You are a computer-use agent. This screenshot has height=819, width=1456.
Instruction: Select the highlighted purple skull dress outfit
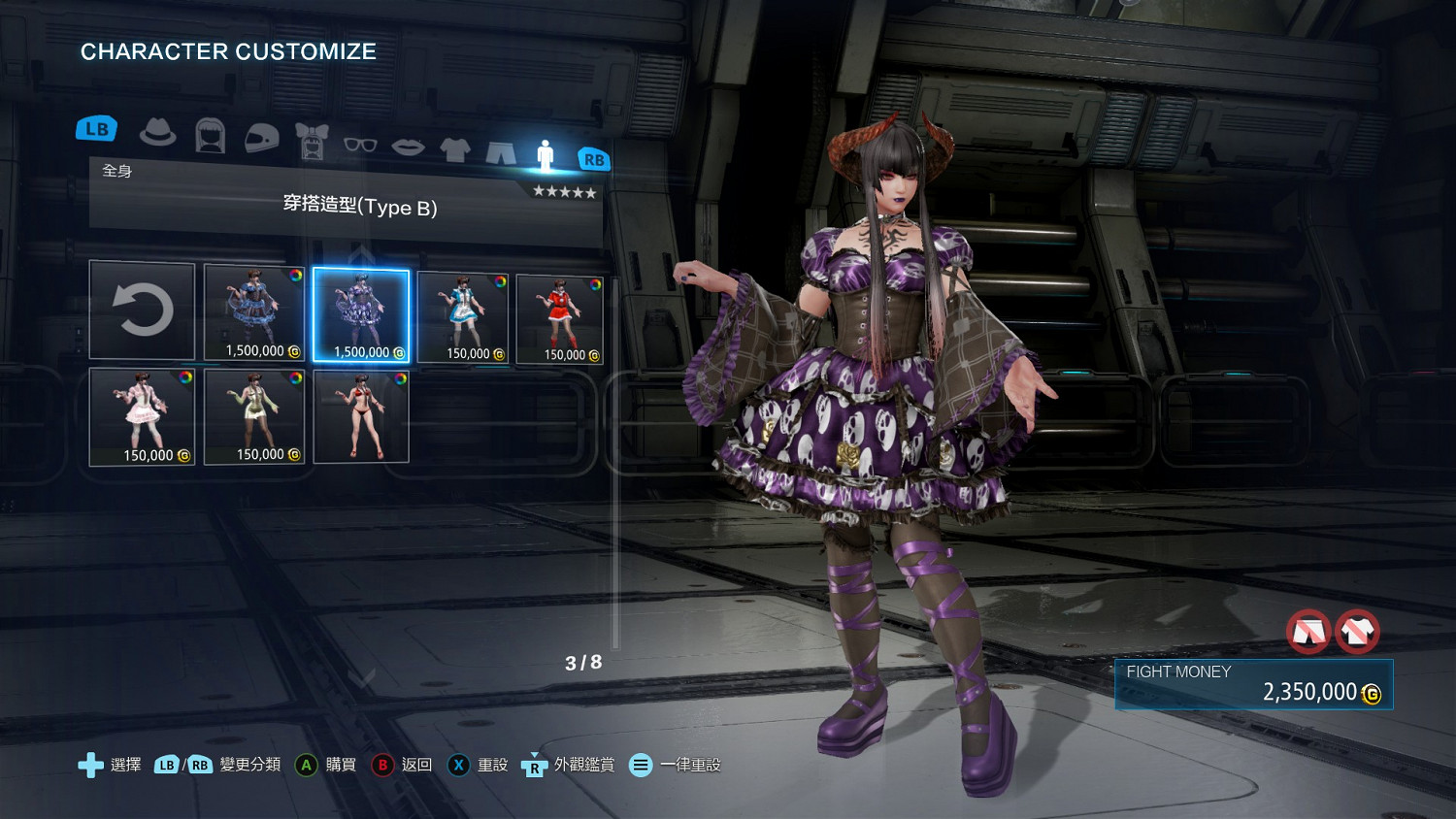point(361,315)
